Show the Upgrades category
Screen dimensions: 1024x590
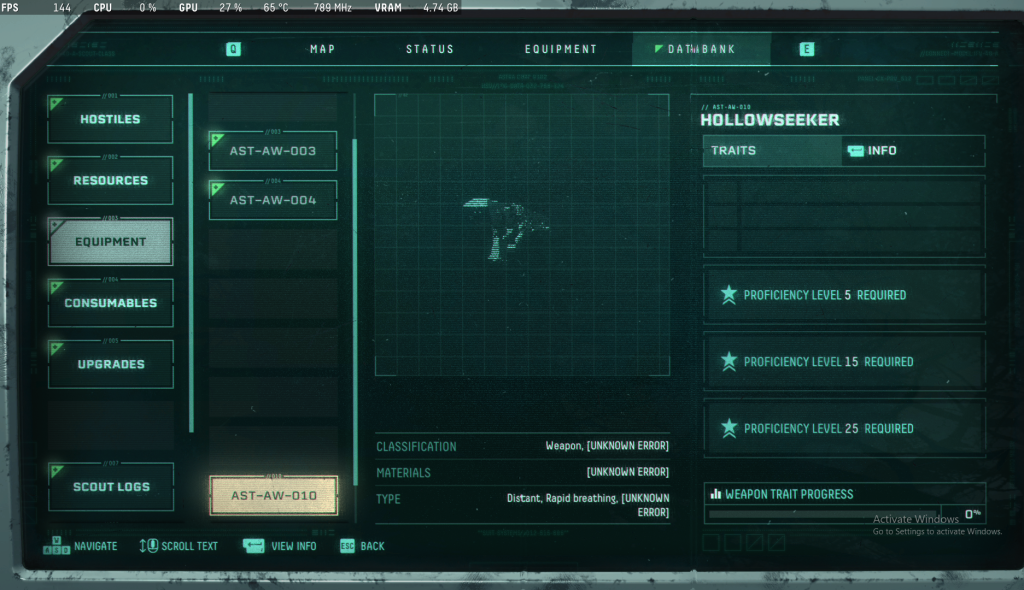pos(111,364)
